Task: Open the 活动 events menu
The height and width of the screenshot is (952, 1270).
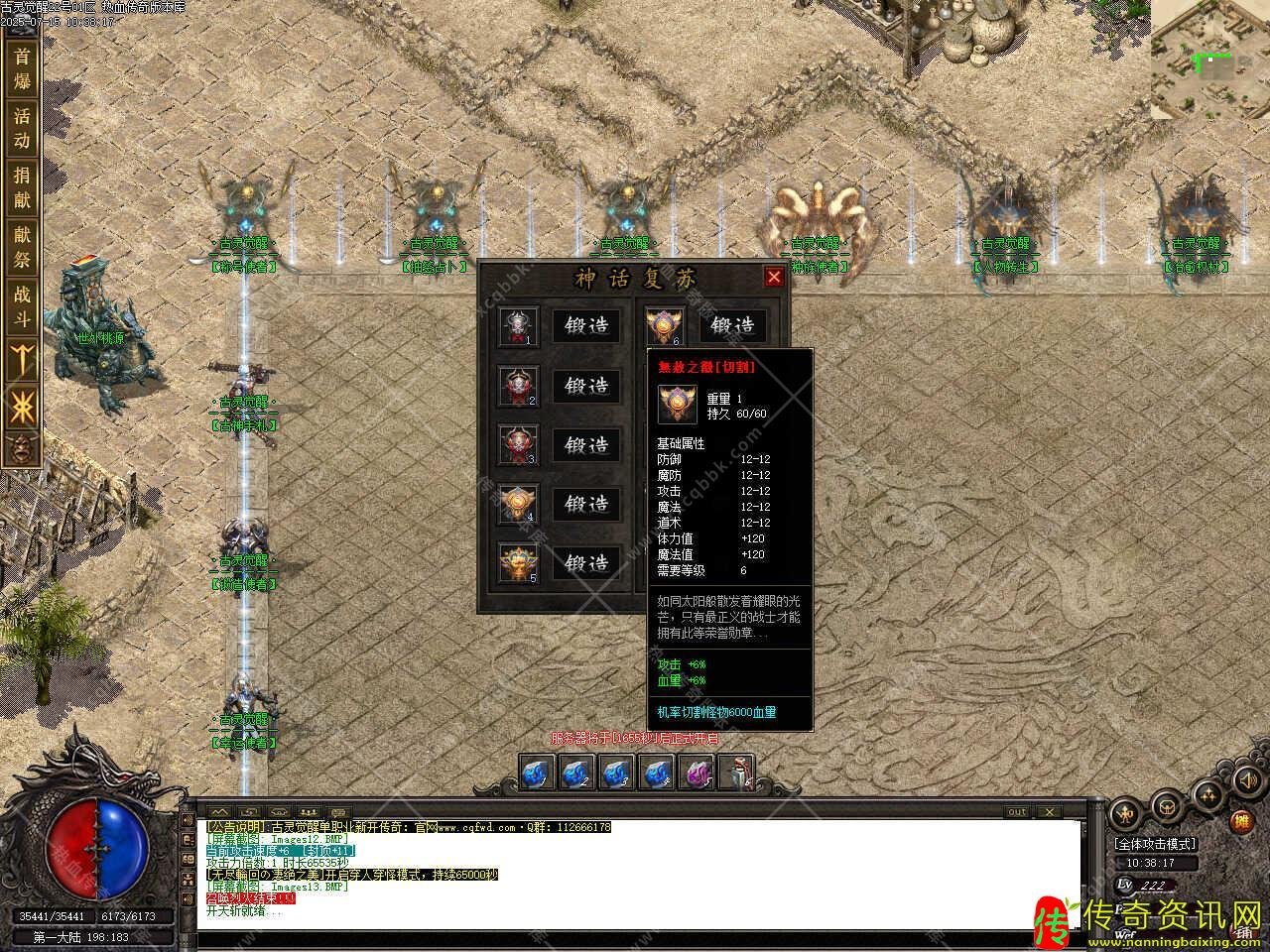Action: pos(22,128)
